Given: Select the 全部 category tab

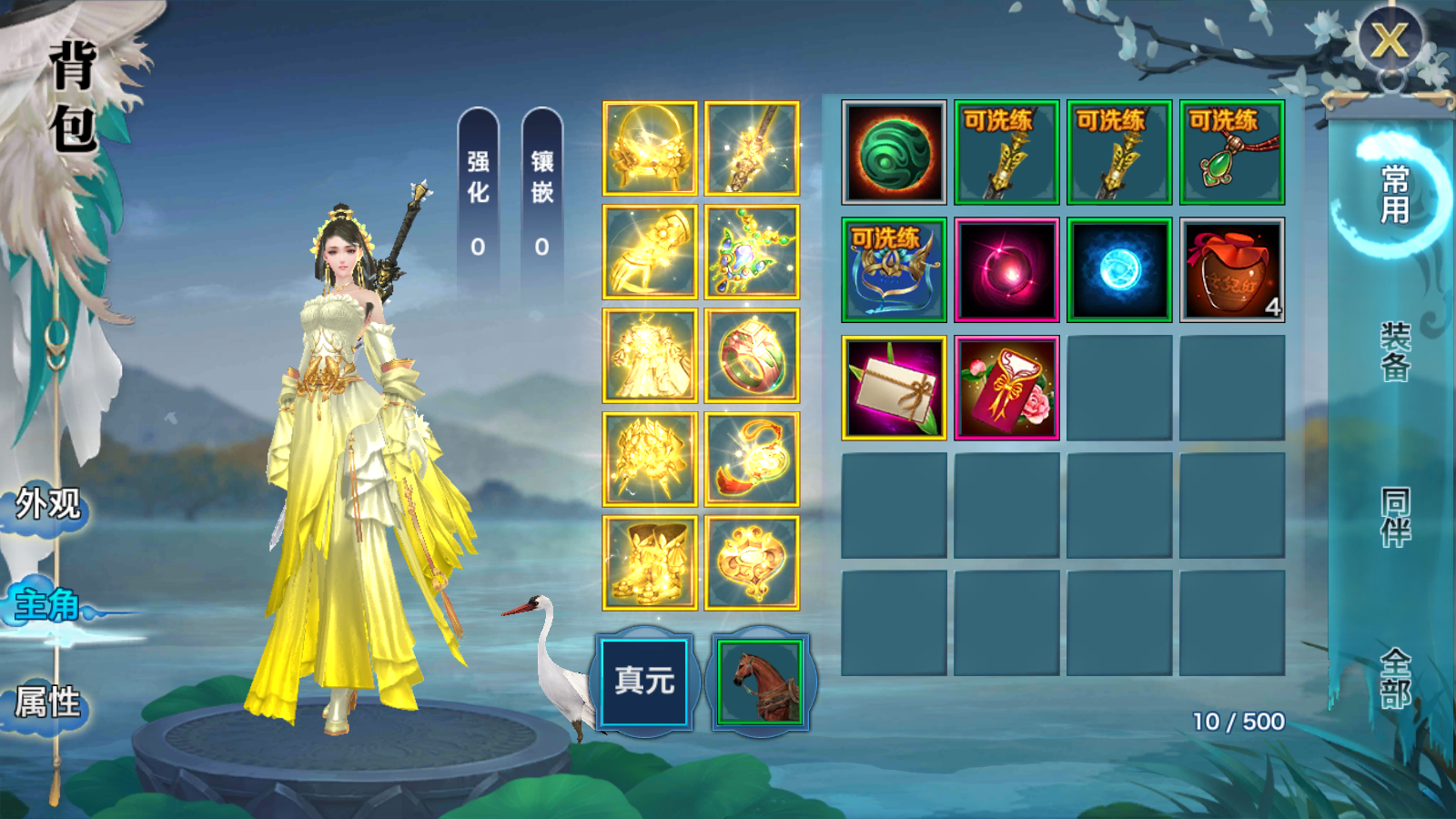Looking at the screenshot, I should click(x=1395, y=678).
